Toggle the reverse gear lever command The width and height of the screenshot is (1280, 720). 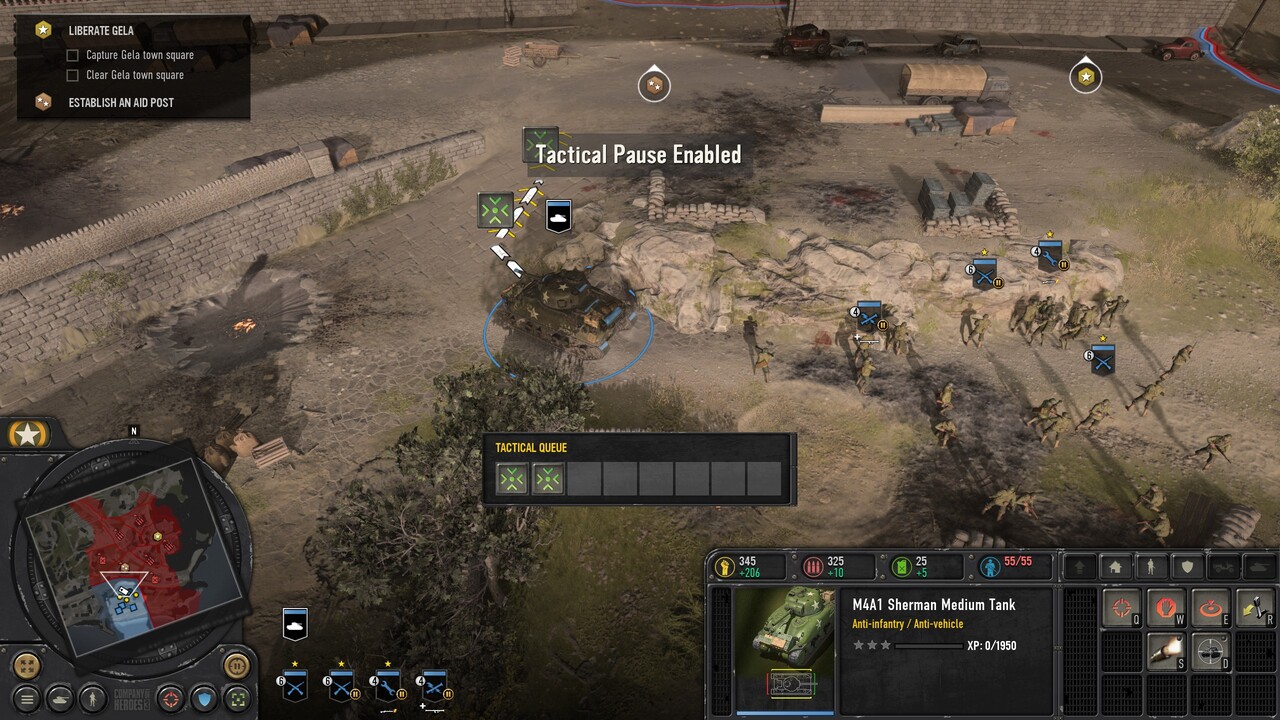[1256, 608]
